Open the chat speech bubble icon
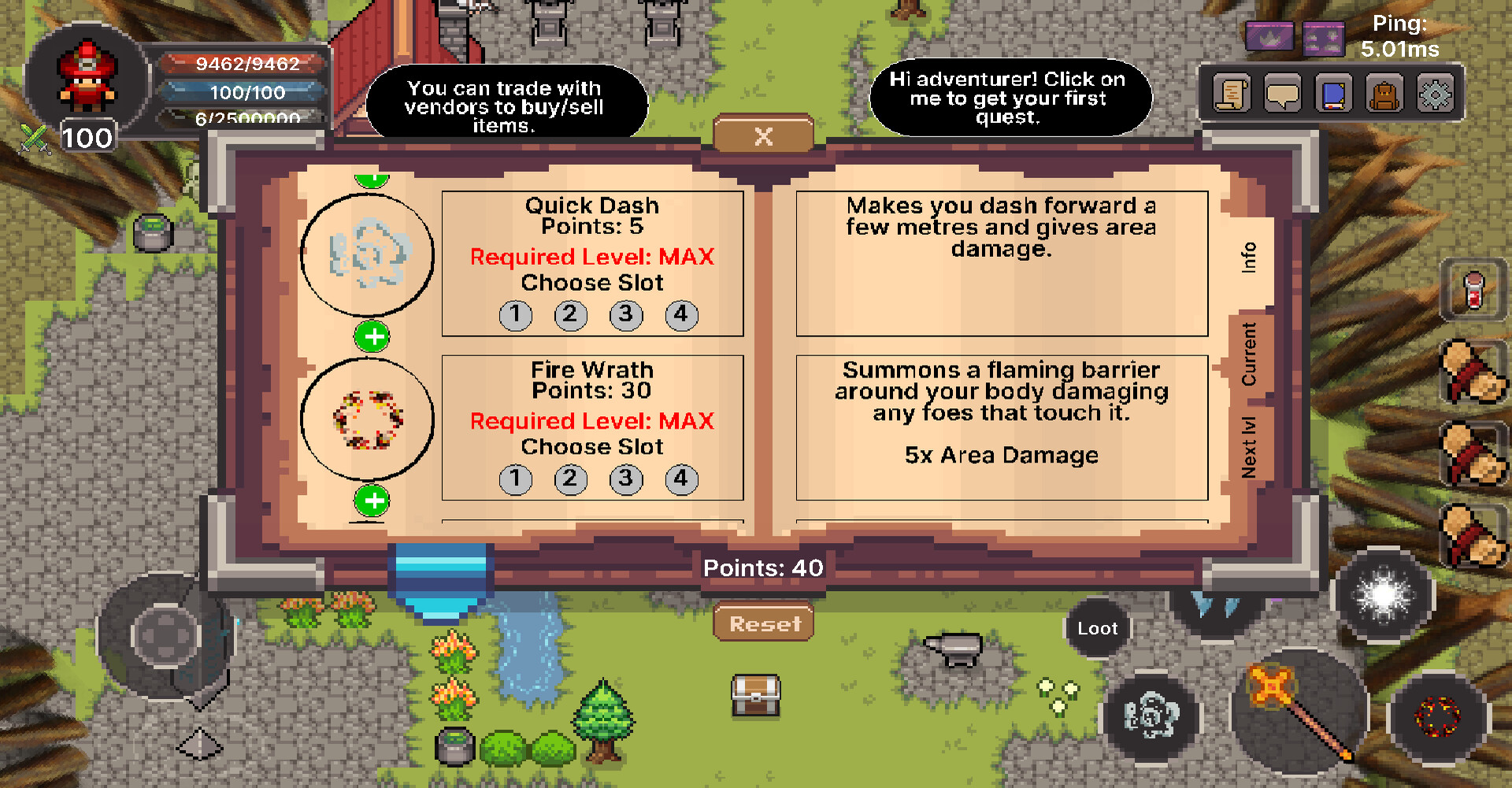Screen dimensions: 1512x788 (x=1282, y=92)
